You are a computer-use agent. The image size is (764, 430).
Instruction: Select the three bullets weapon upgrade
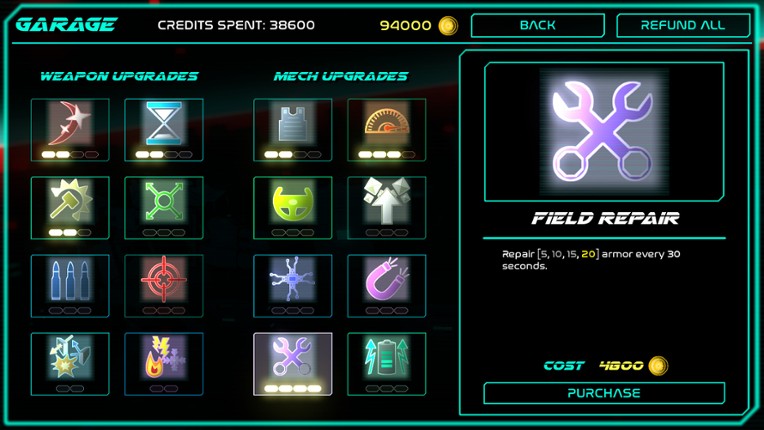[70, 284]
